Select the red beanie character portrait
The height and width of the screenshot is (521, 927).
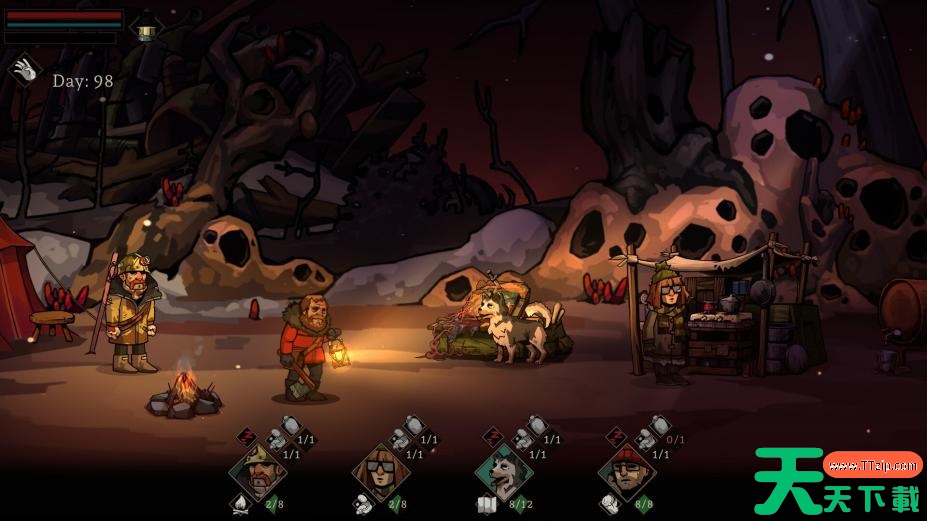(x=627, y=469)
